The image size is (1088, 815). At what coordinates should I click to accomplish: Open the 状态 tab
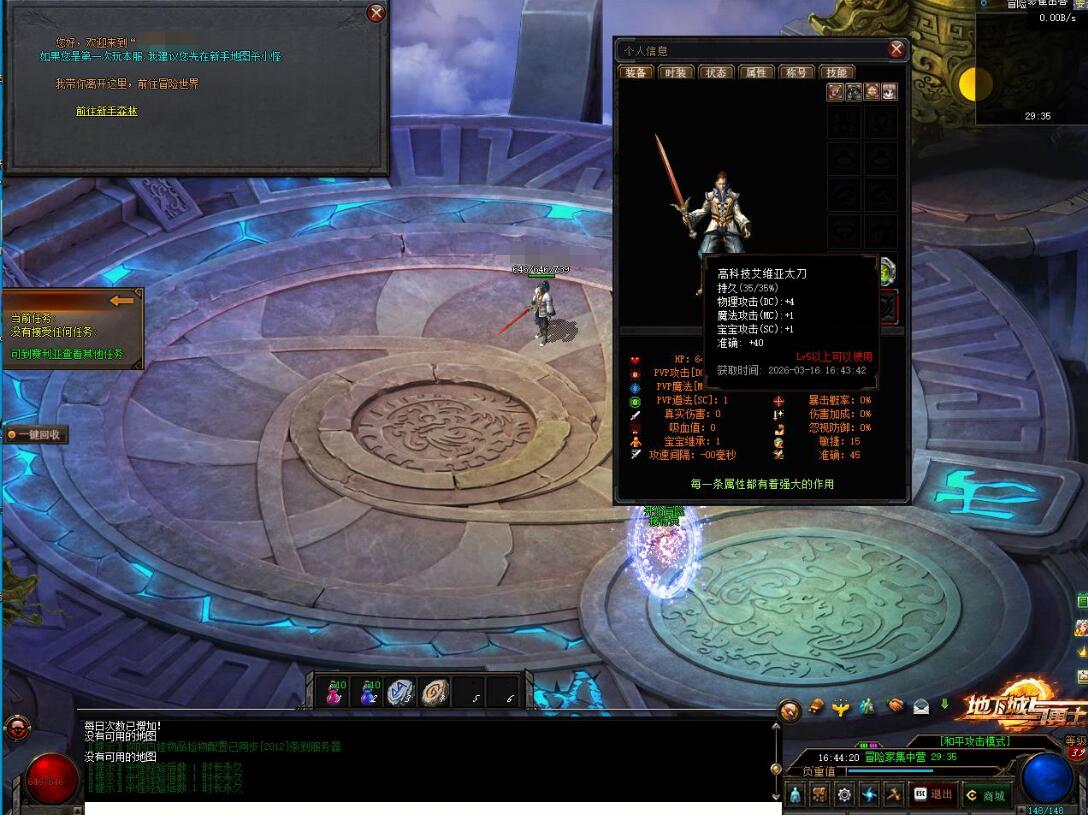(716, 72)
